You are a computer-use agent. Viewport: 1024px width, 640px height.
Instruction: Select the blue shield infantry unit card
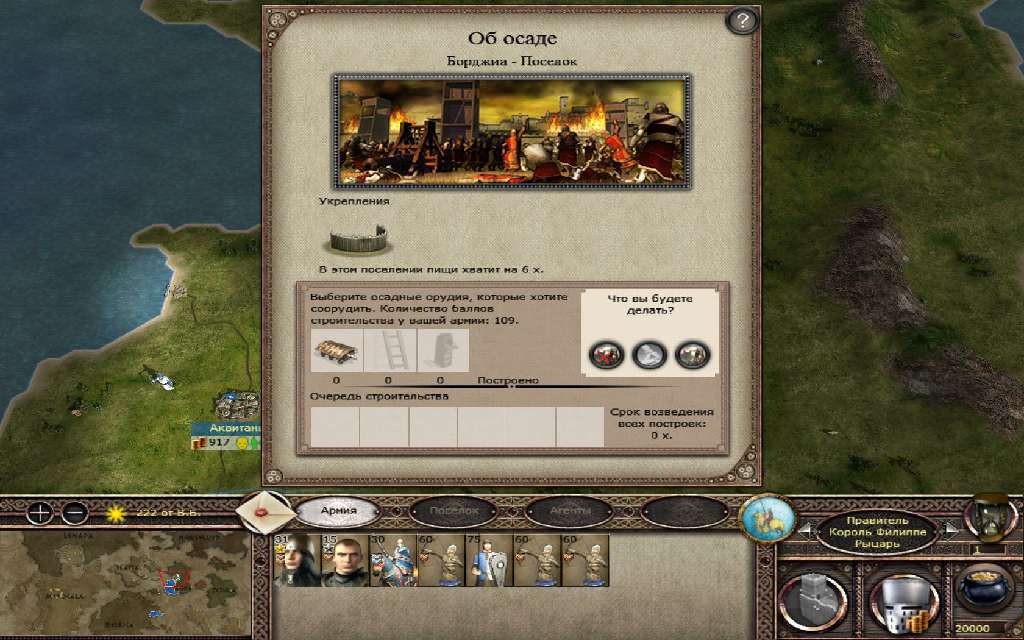pyautogui.click(x=490, y=562)
